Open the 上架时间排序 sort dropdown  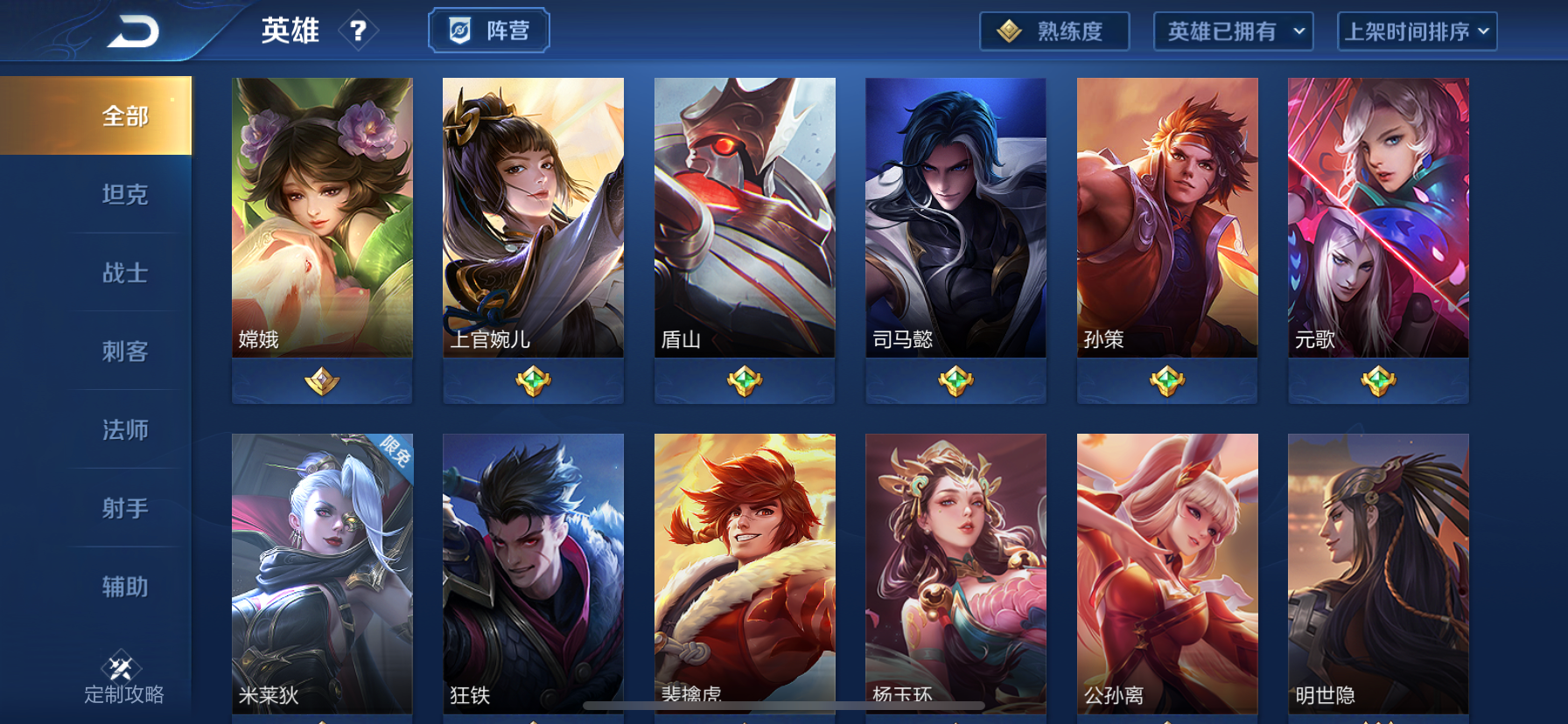(1417, 31)
